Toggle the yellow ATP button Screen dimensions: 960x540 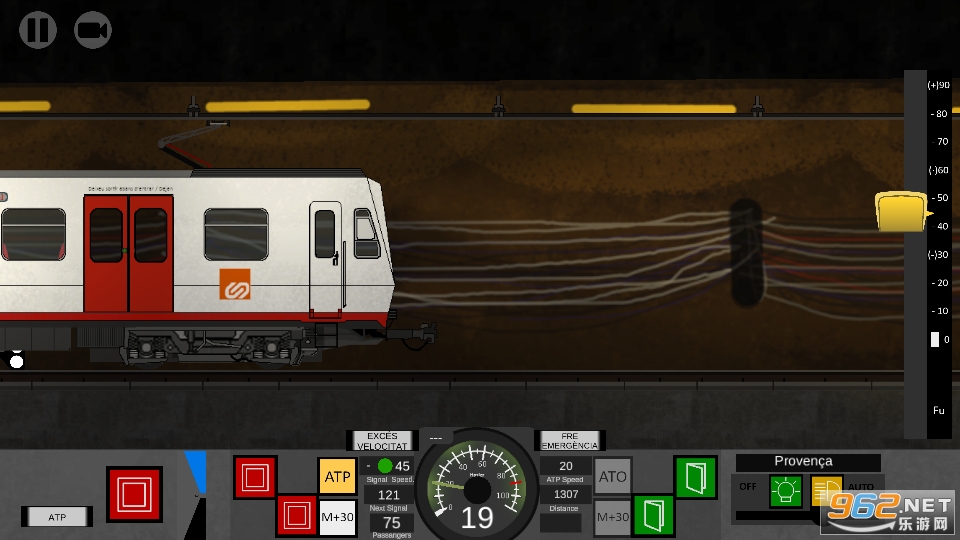click(x=337, y=476)
